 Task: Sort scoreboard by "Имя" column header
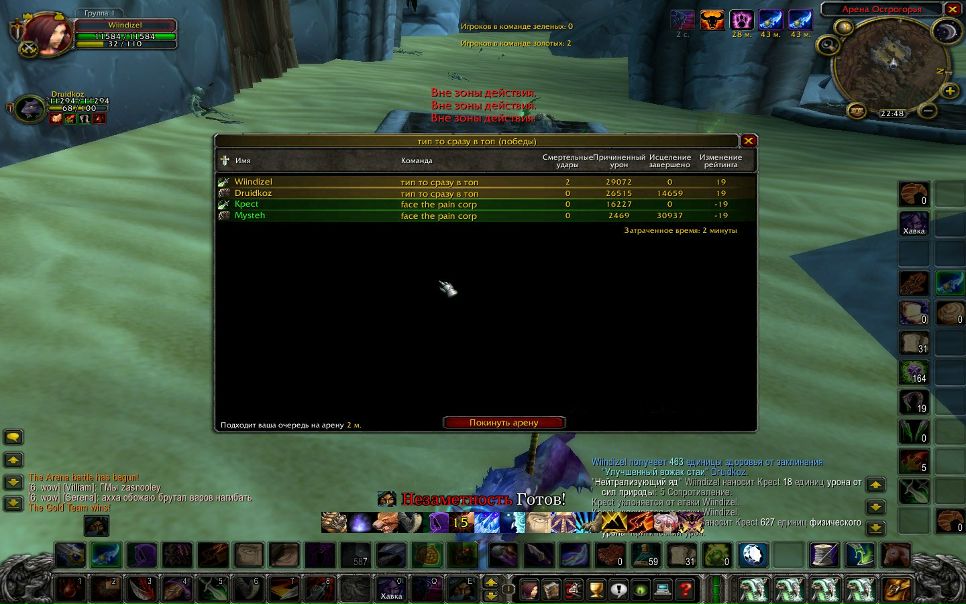[243, 160]
